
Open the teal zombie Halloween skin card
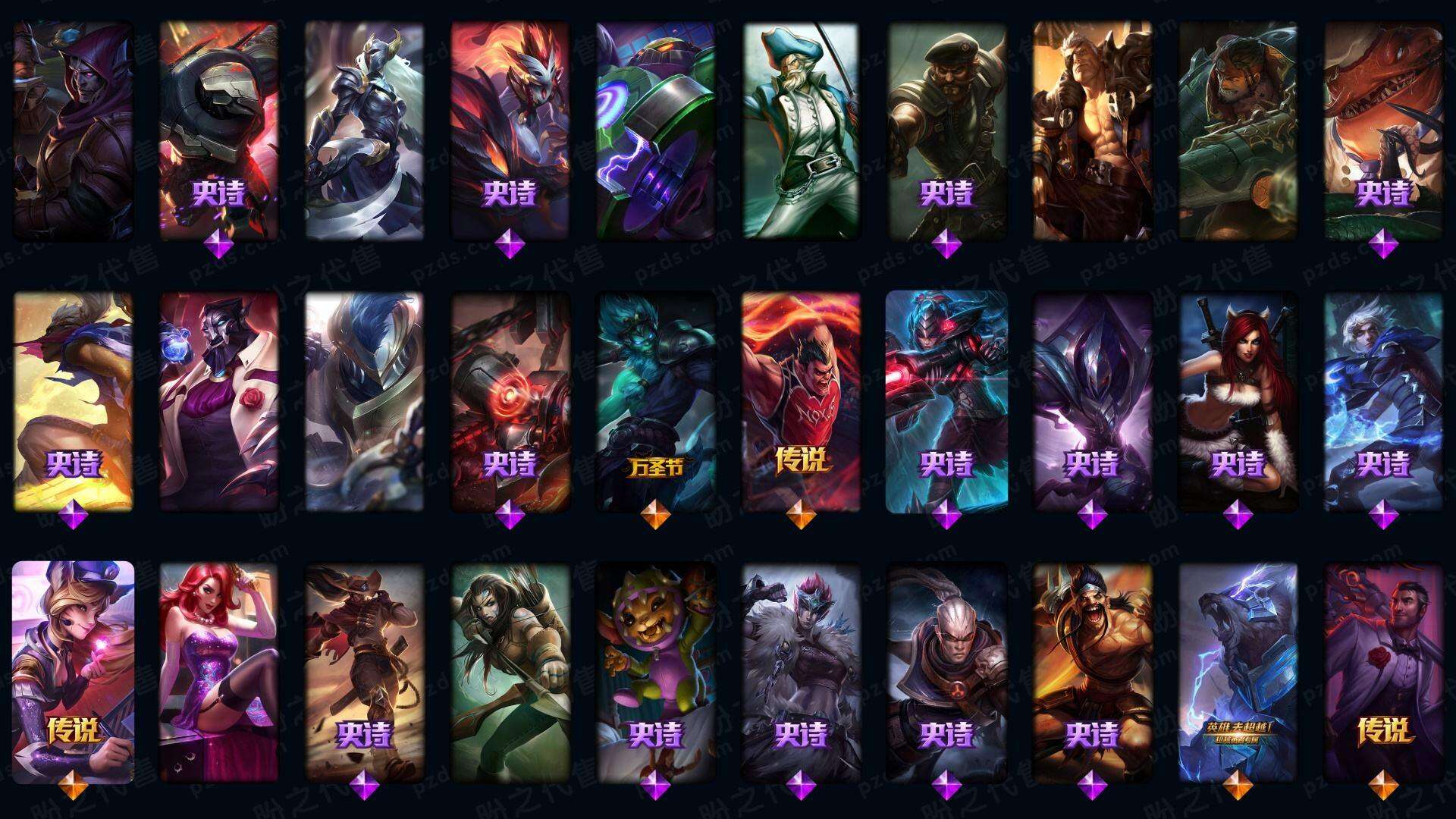tap(656, 402)
